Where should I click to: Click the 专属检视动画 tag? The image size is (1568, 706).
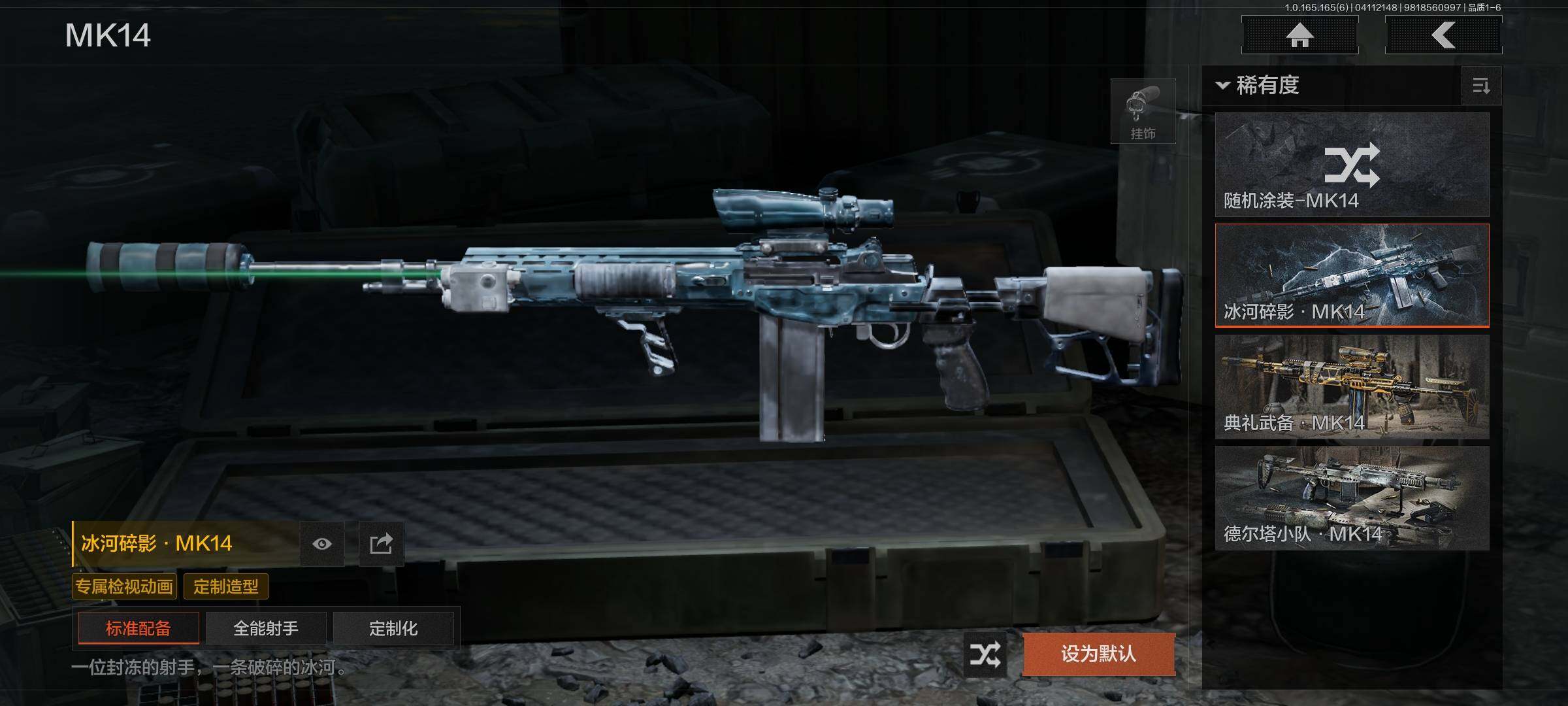click(124, 586)
